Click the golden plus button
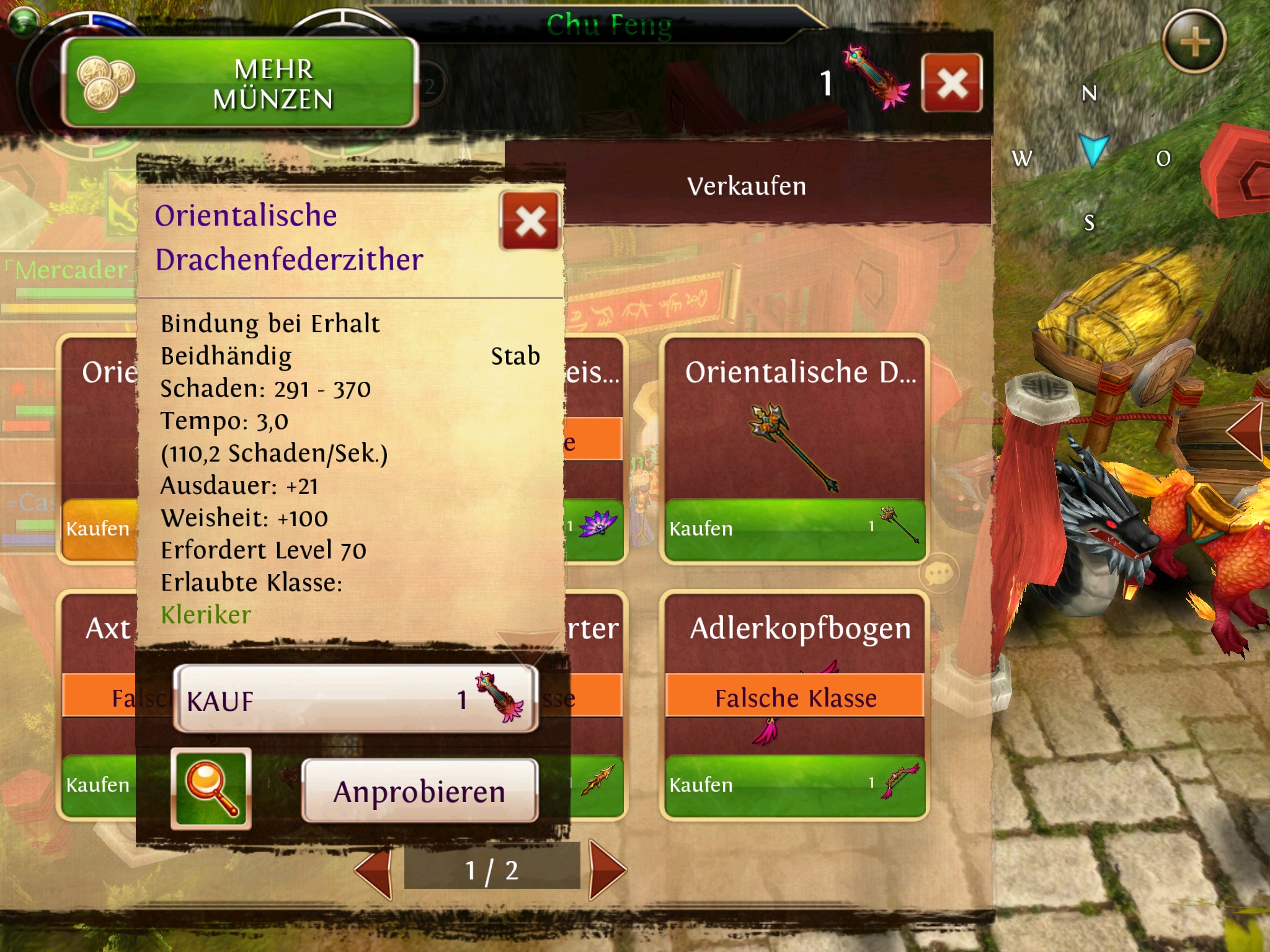 click(x=1194, y=43)
